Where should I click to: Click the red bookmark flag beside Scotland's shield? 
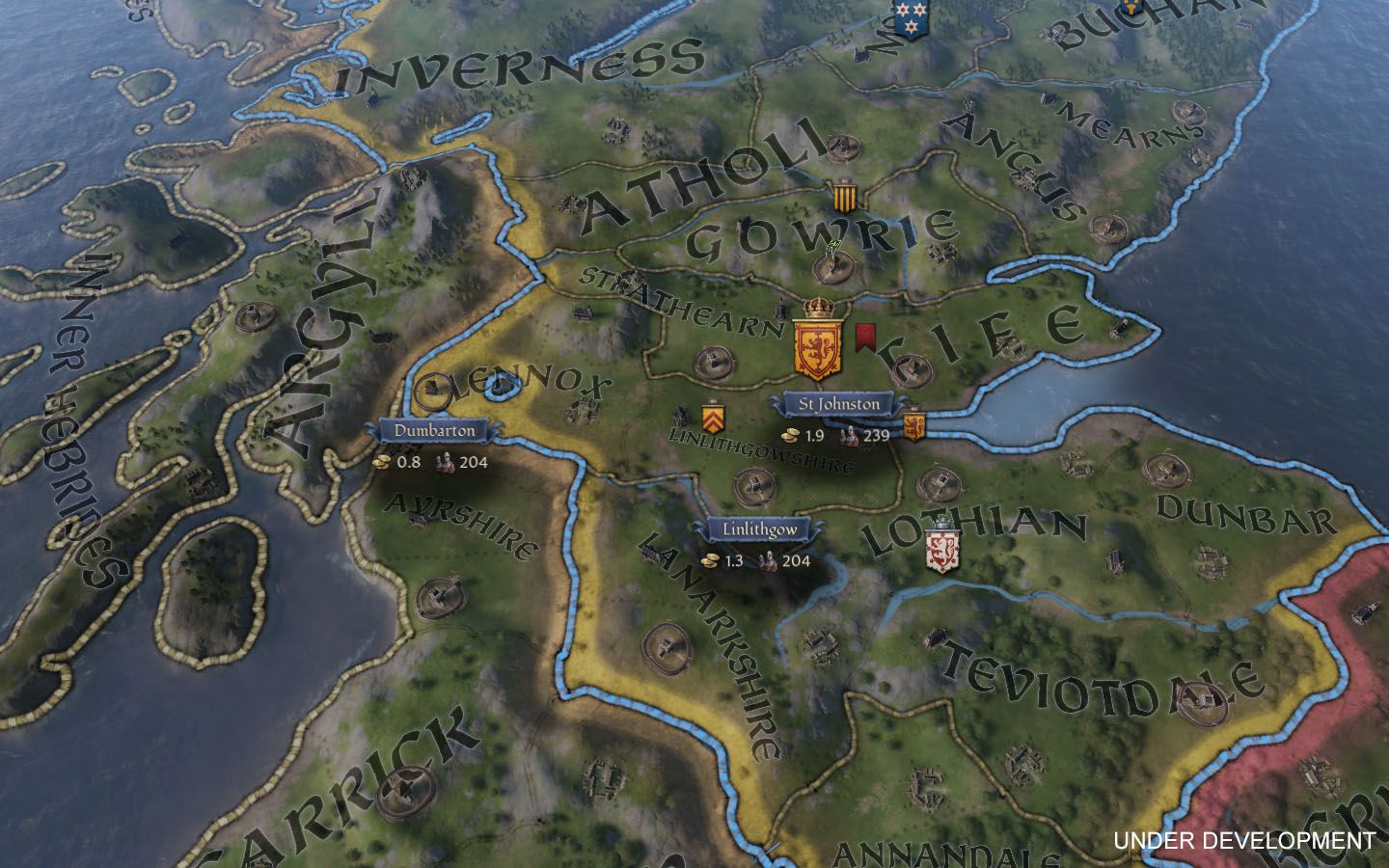(866, 337)
